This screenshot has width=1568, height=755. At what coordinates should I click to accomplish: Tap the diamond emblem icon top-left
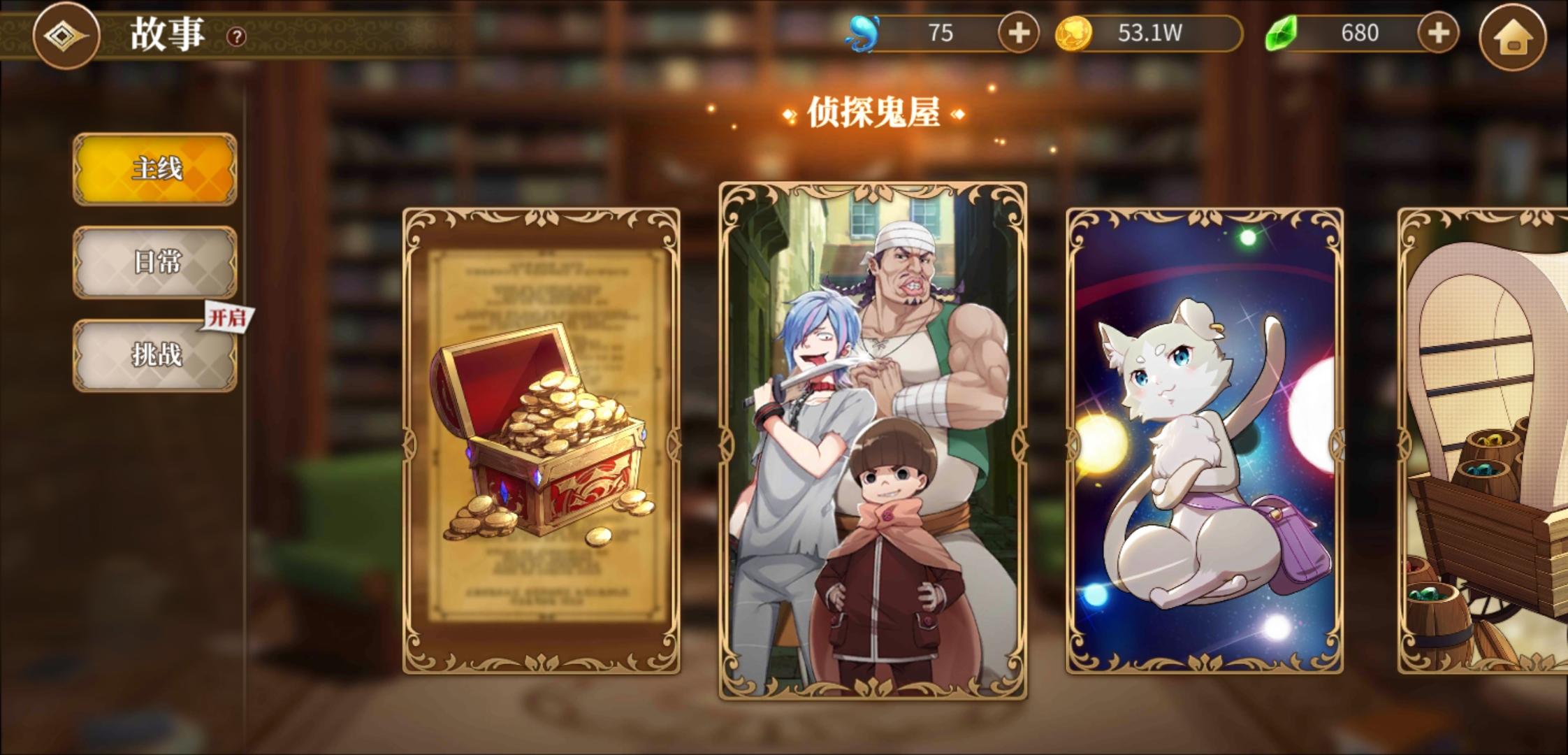(x=63, y=36)
